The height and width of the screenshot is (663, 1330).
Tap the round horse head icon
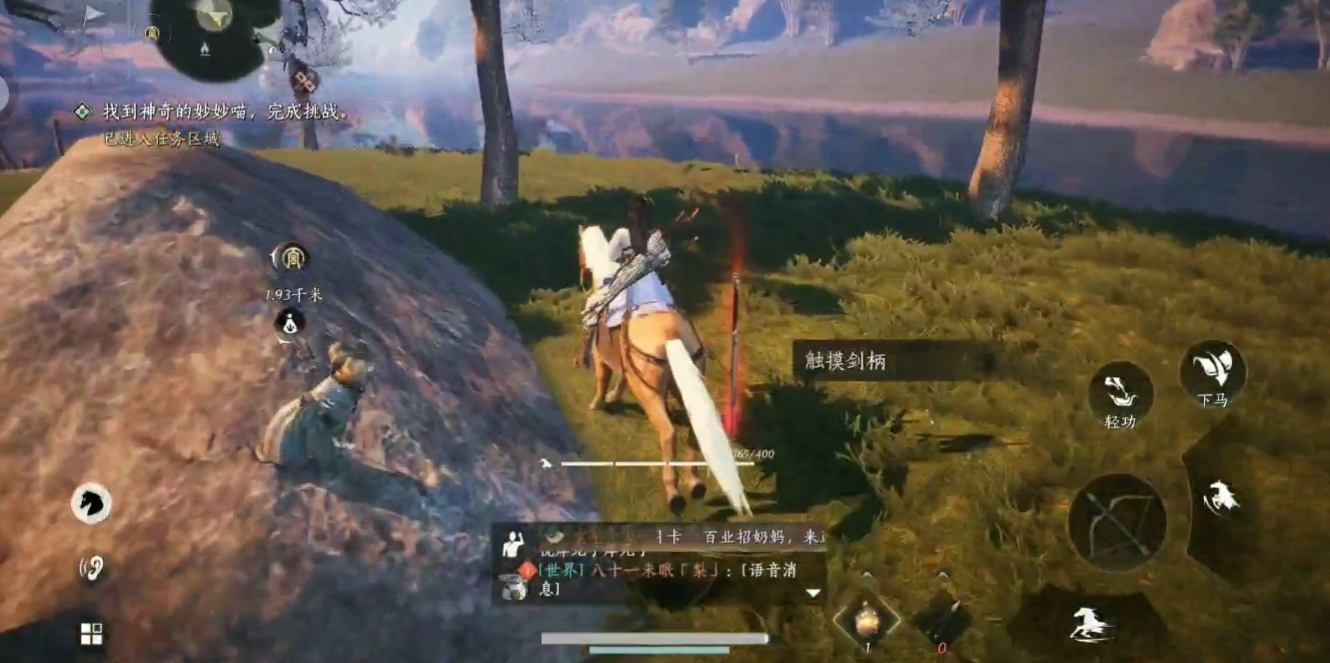point(91,503)
